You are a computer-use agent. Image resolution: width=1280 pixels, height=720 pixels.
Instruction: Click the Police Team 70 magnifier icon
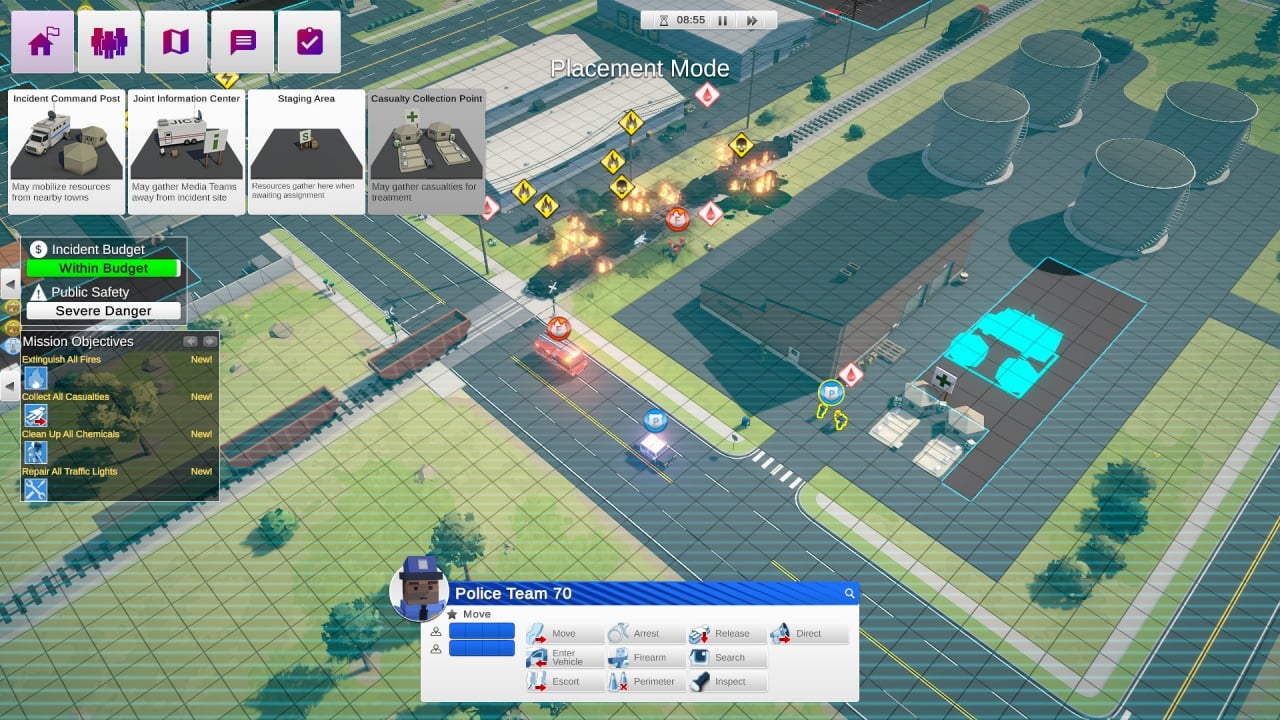click(849, 594)
